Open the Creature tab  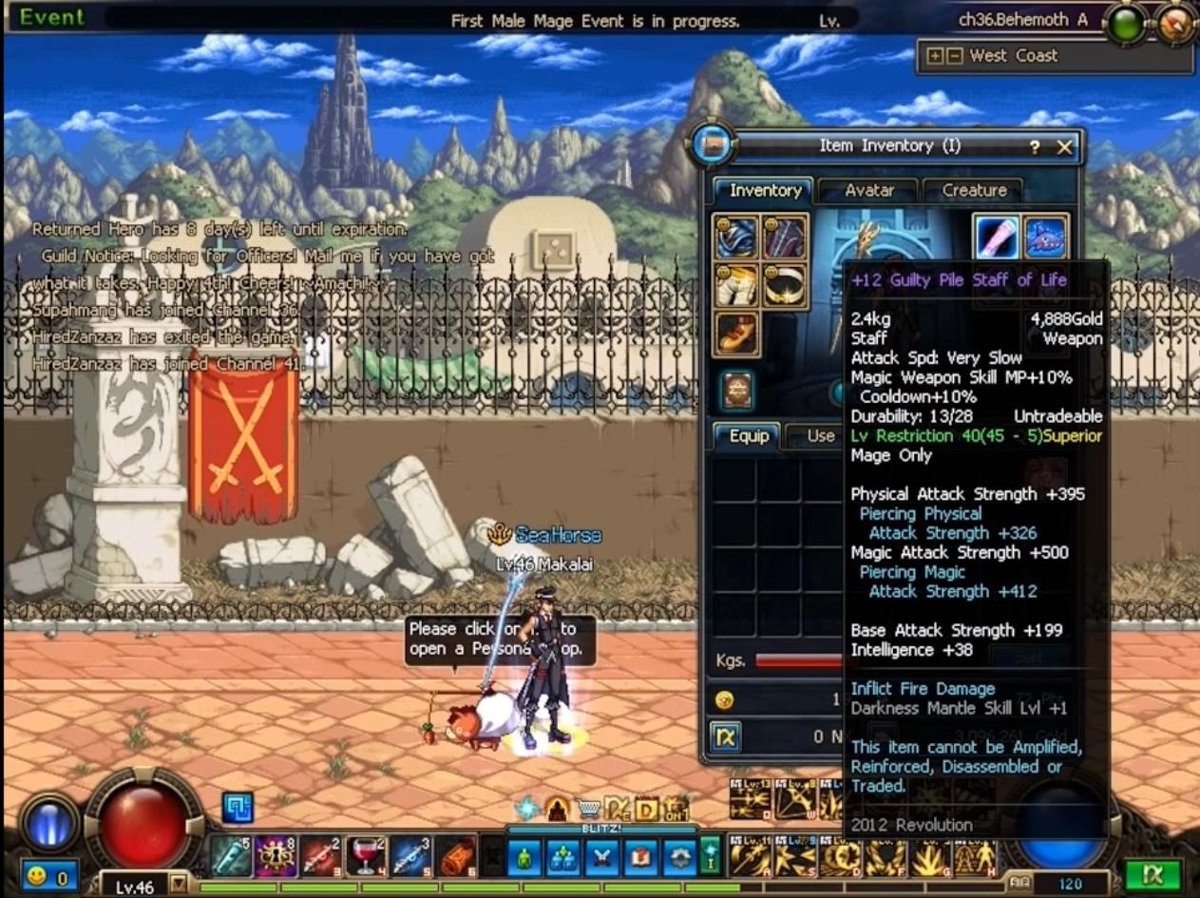pos(973,190)
